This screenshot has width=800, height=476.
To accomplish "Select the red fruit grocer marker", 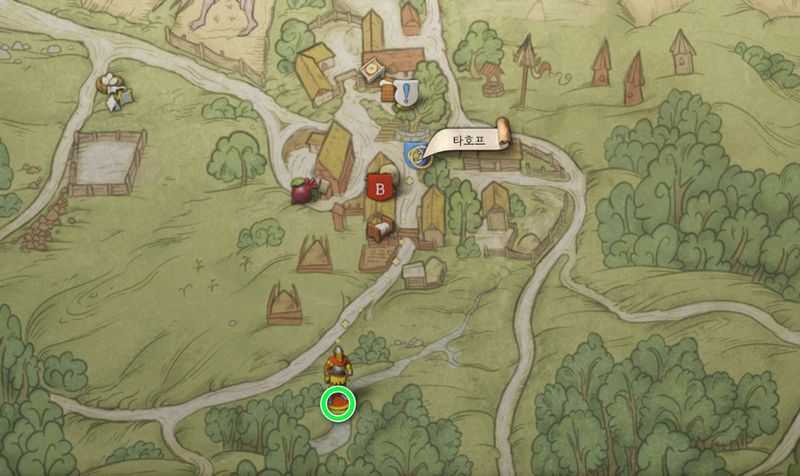I will [x=302, y=190].
